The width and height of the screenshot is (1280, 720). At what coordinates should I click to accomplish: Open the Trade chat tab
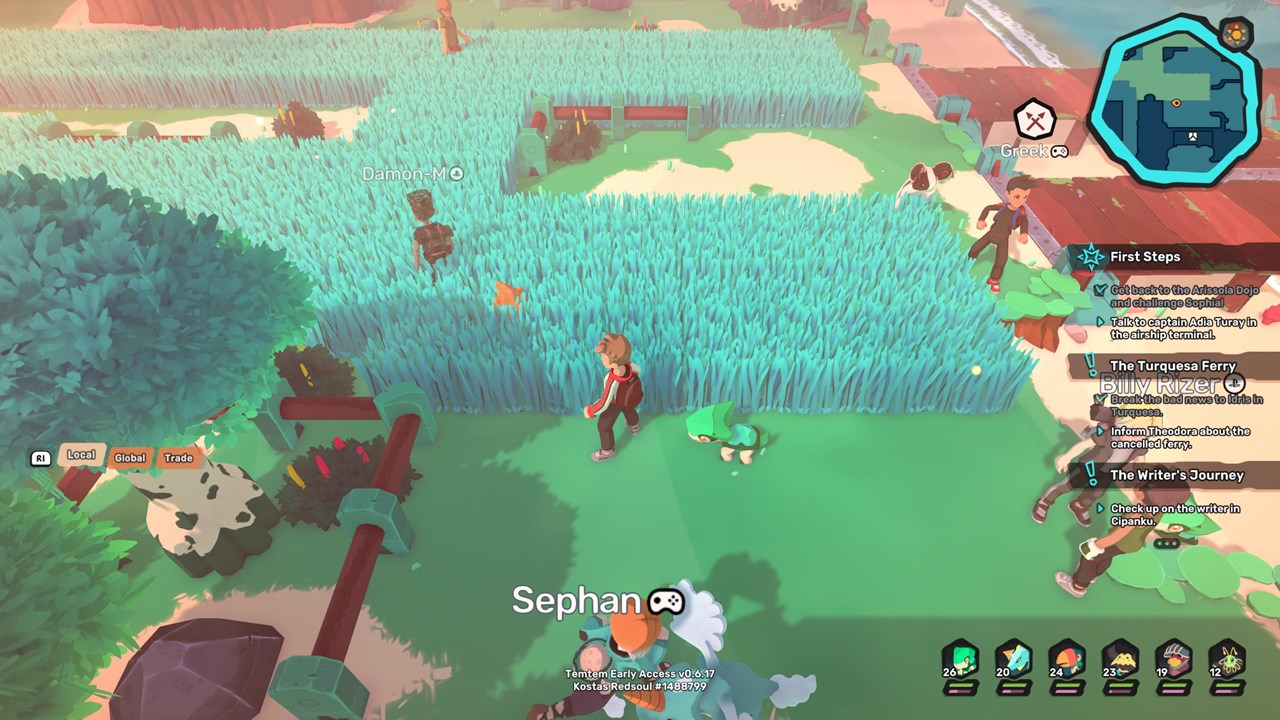pyautogui.click(x=178, y=458)
